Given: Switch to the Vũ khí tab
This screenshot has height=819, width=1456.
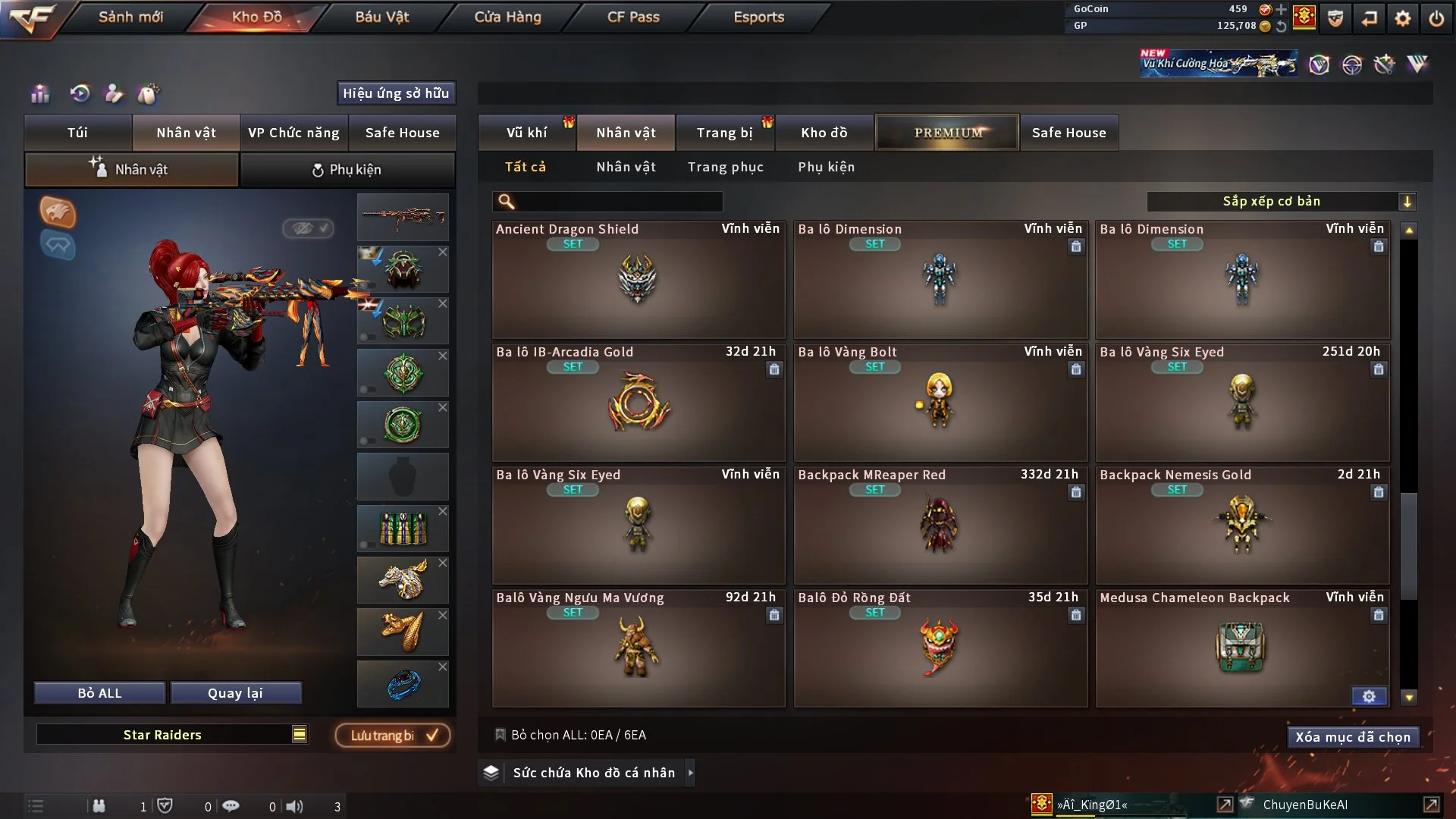Looking at the screenshot, I should pos(526,133).
